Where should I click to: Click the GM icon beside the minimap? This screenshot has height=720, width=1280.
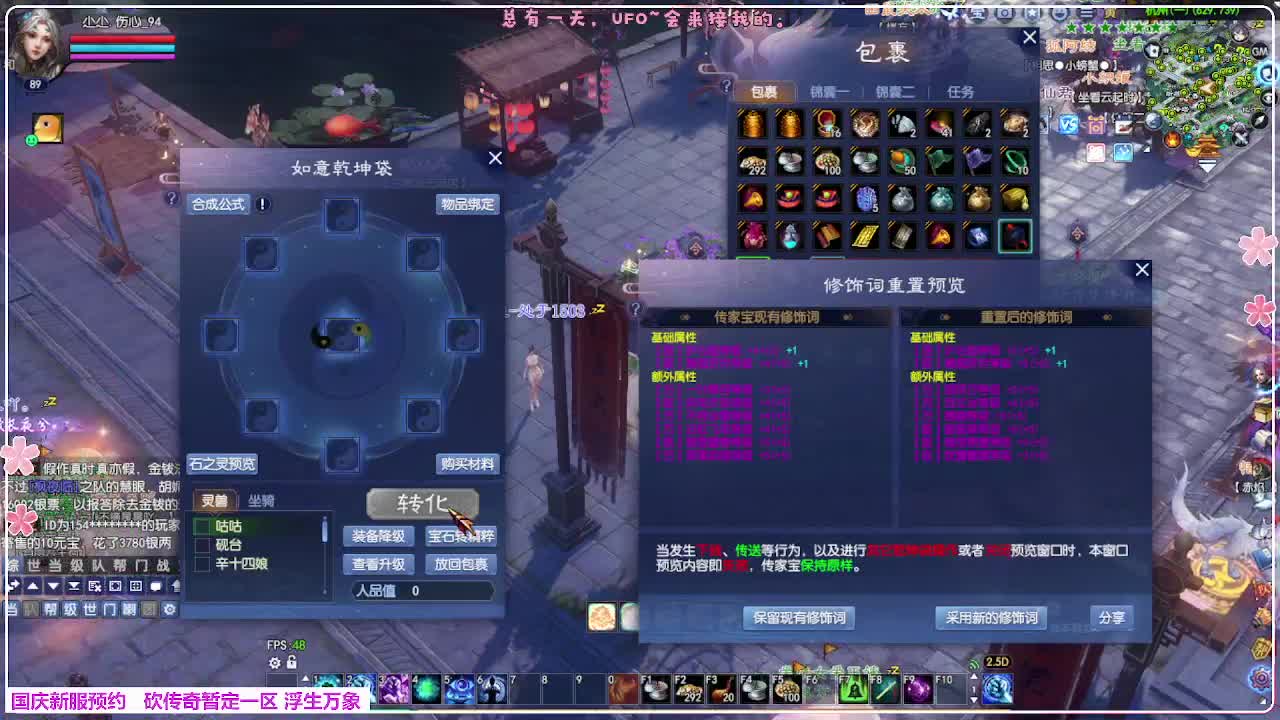pos(1259,51)
